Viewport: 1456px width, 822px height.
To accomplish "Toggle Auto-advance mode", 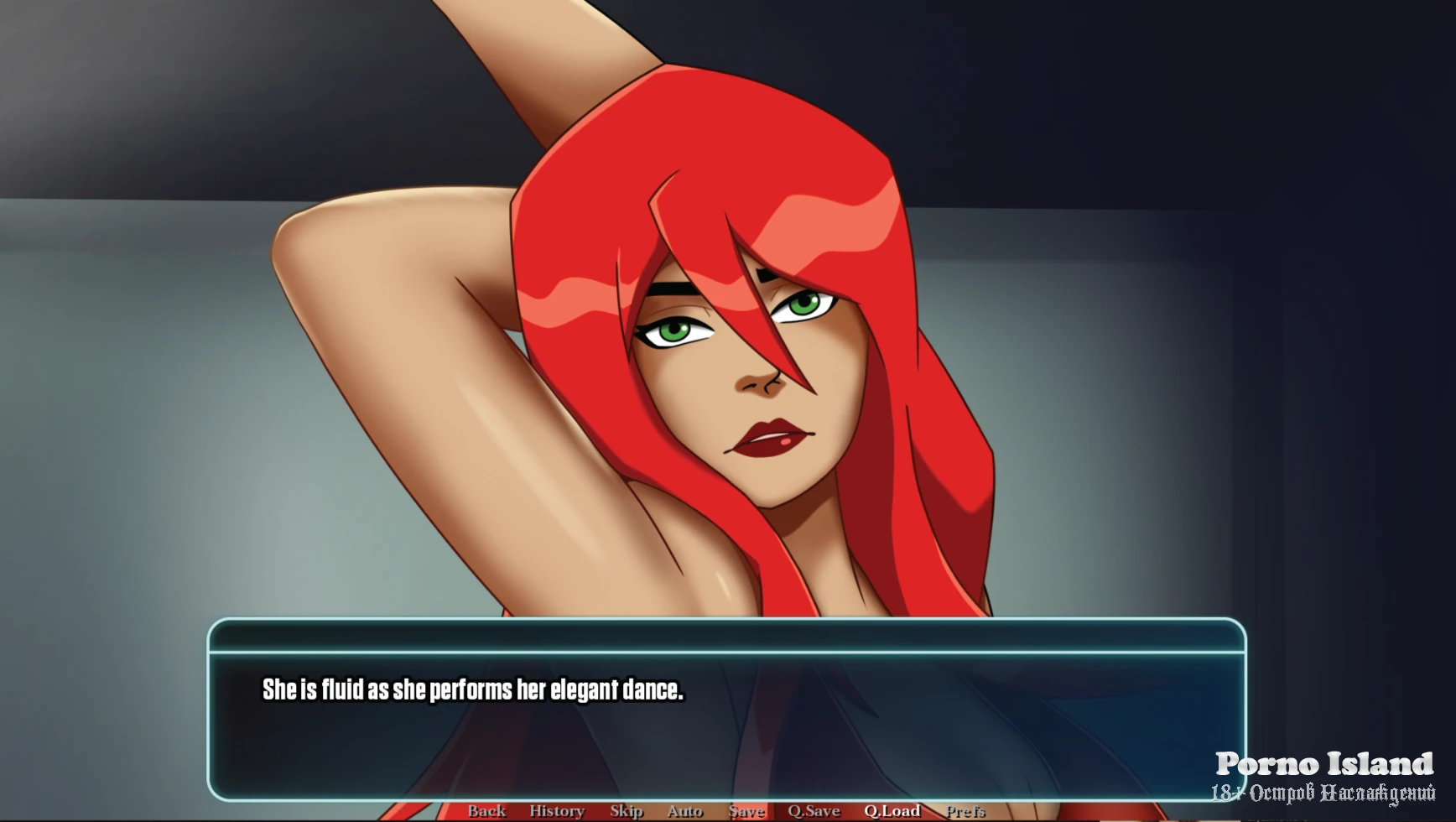I will (x=684, y=810).
